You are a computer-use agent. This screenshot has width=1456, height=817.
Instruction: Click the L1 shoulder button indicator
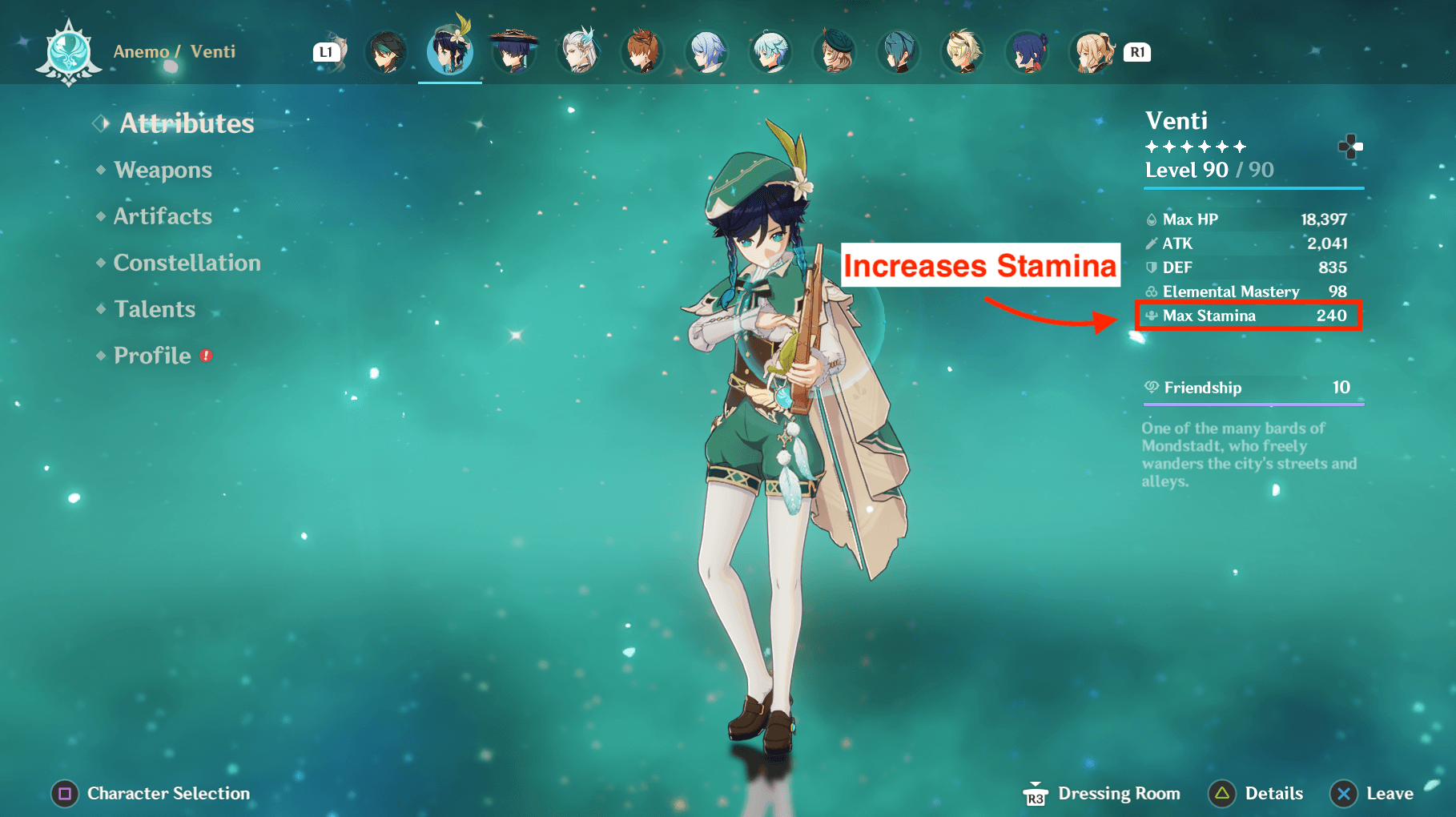pyautogui.click(x=327, y=52)
